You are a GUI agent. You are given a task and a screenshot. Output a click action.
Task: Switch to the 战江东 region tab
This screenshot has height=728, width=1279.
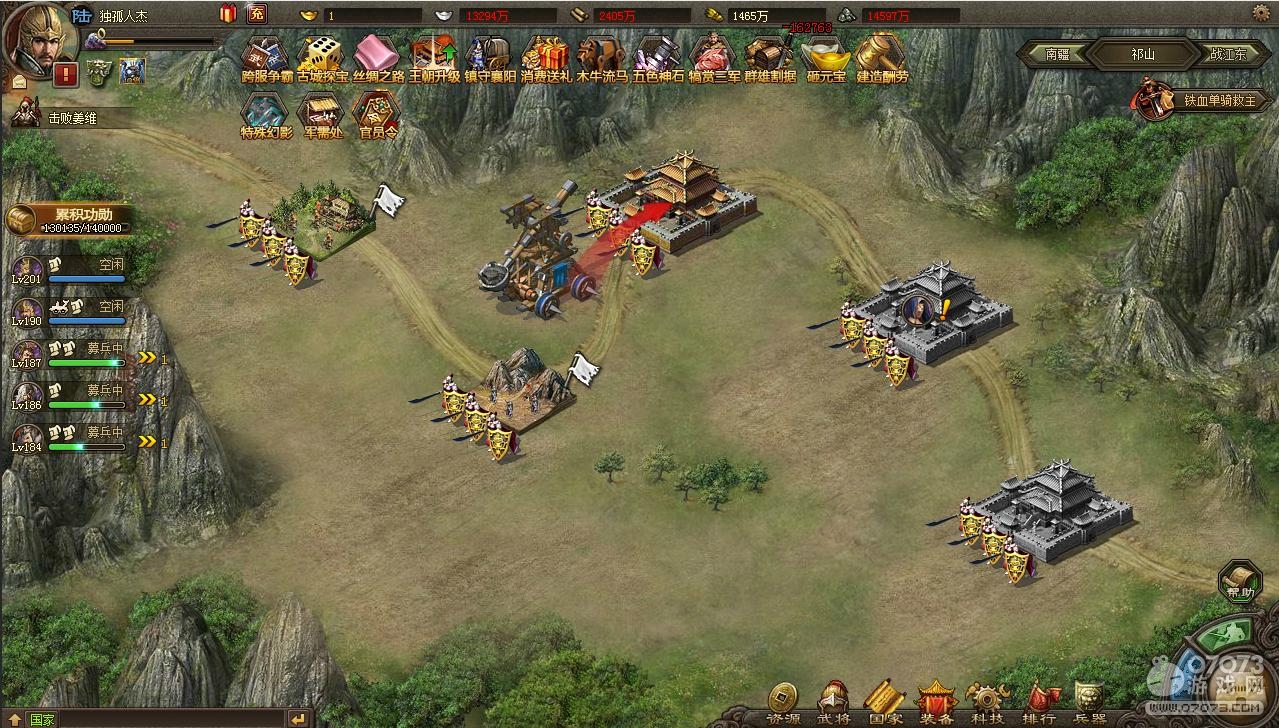coord(1227,54)
